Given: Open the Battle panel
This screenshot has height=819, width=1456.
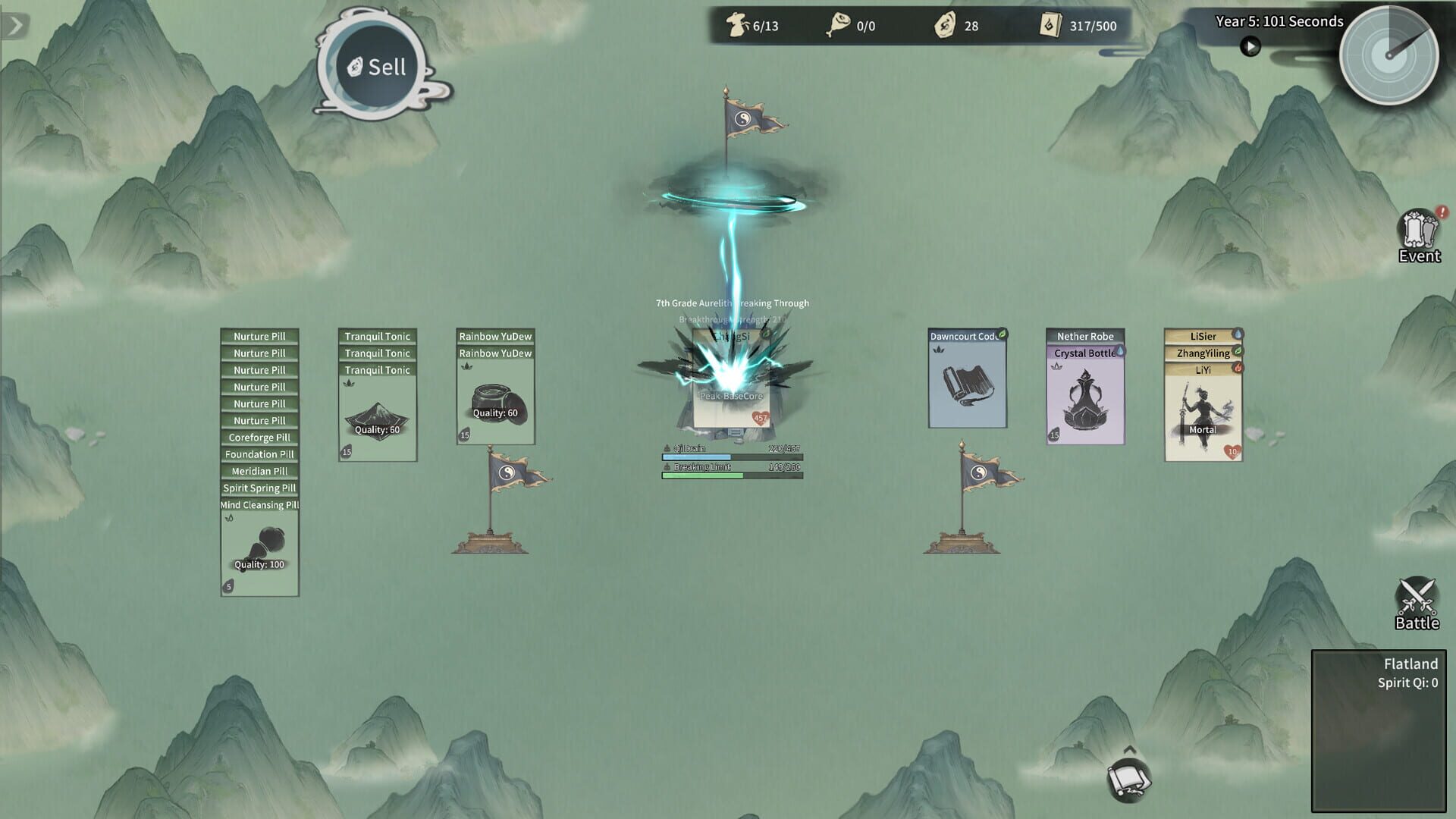Looking at the screenshot, I should coord(1417,603).
